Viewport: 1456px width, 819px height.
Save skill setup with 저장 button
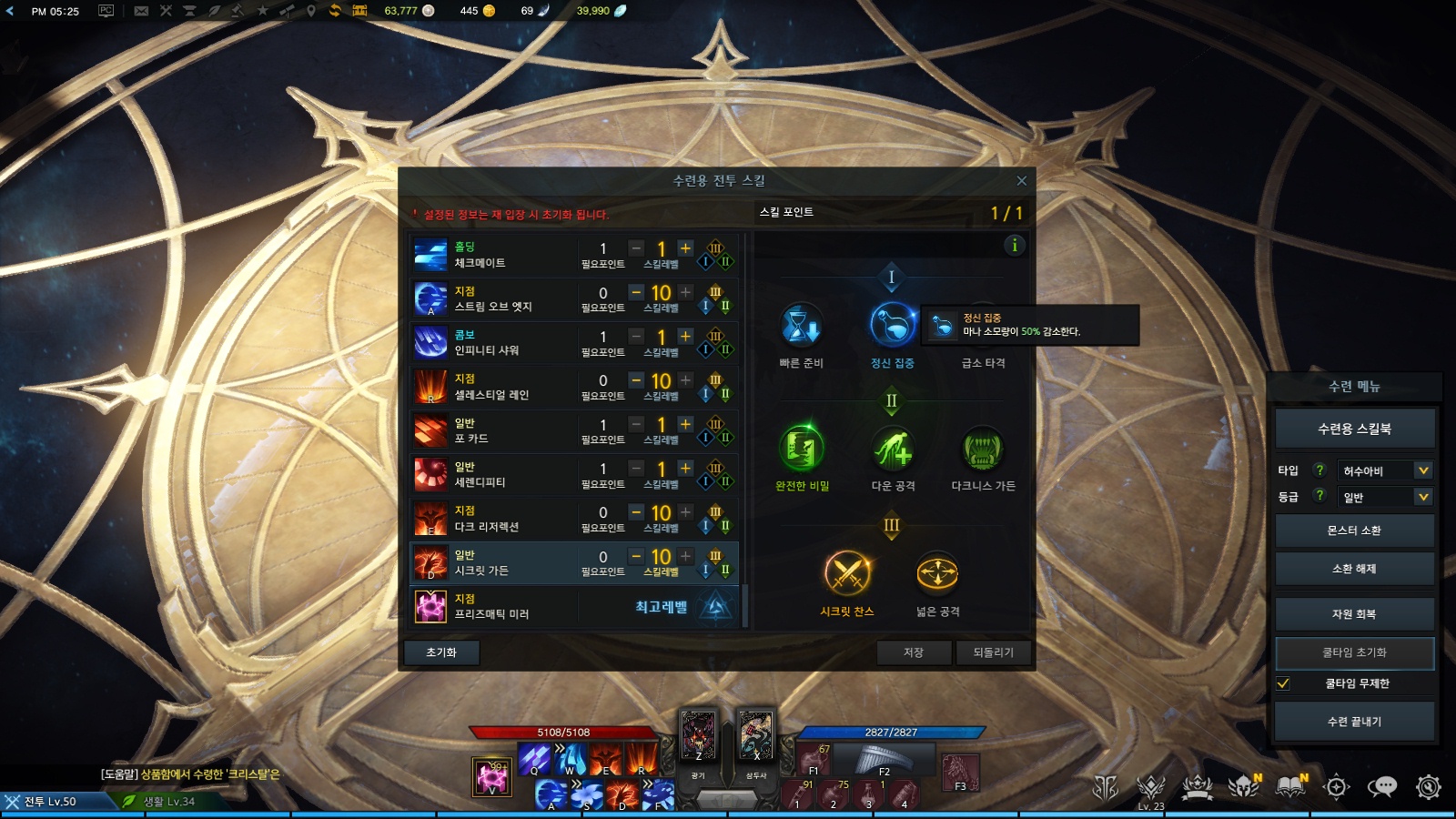(x=914, y=652)
